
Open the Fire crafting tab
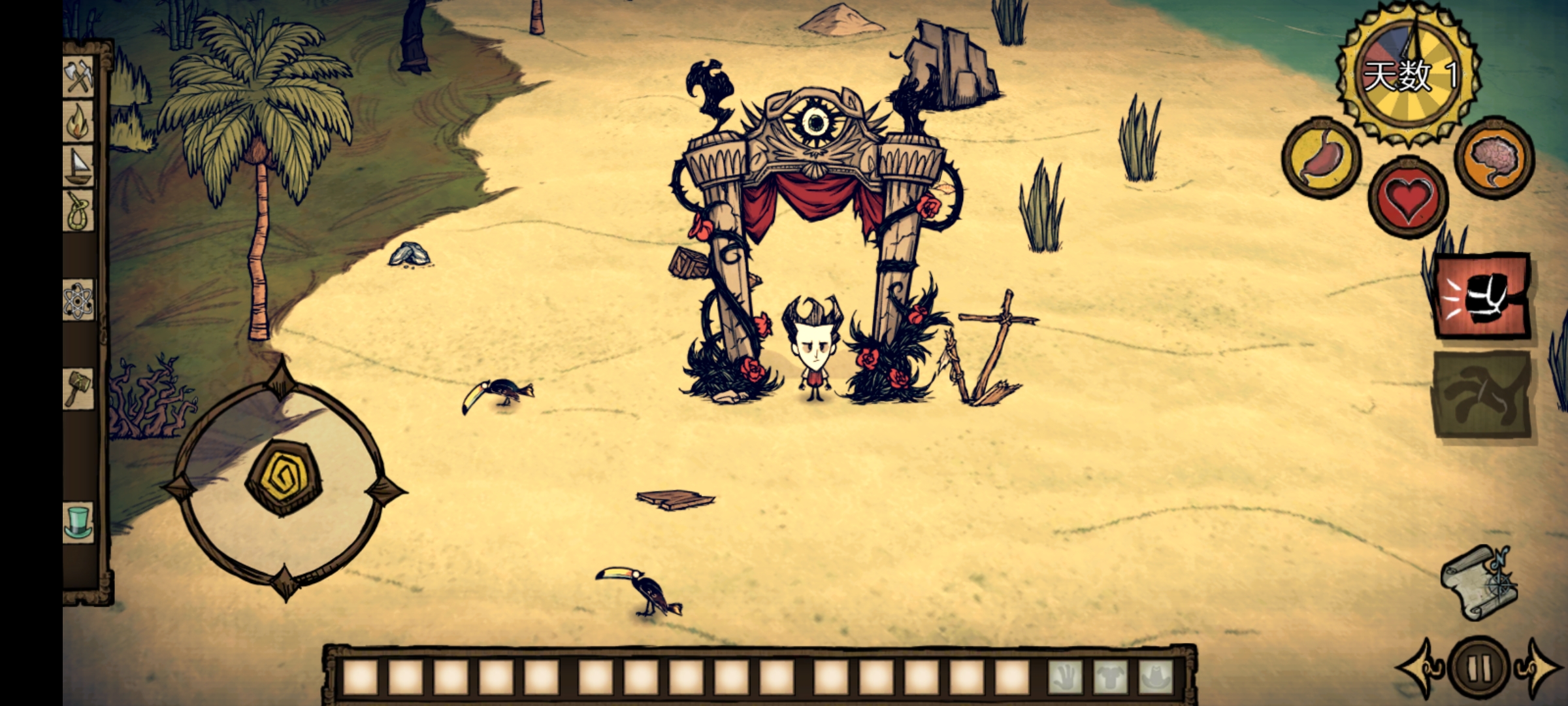coord(78,122)
